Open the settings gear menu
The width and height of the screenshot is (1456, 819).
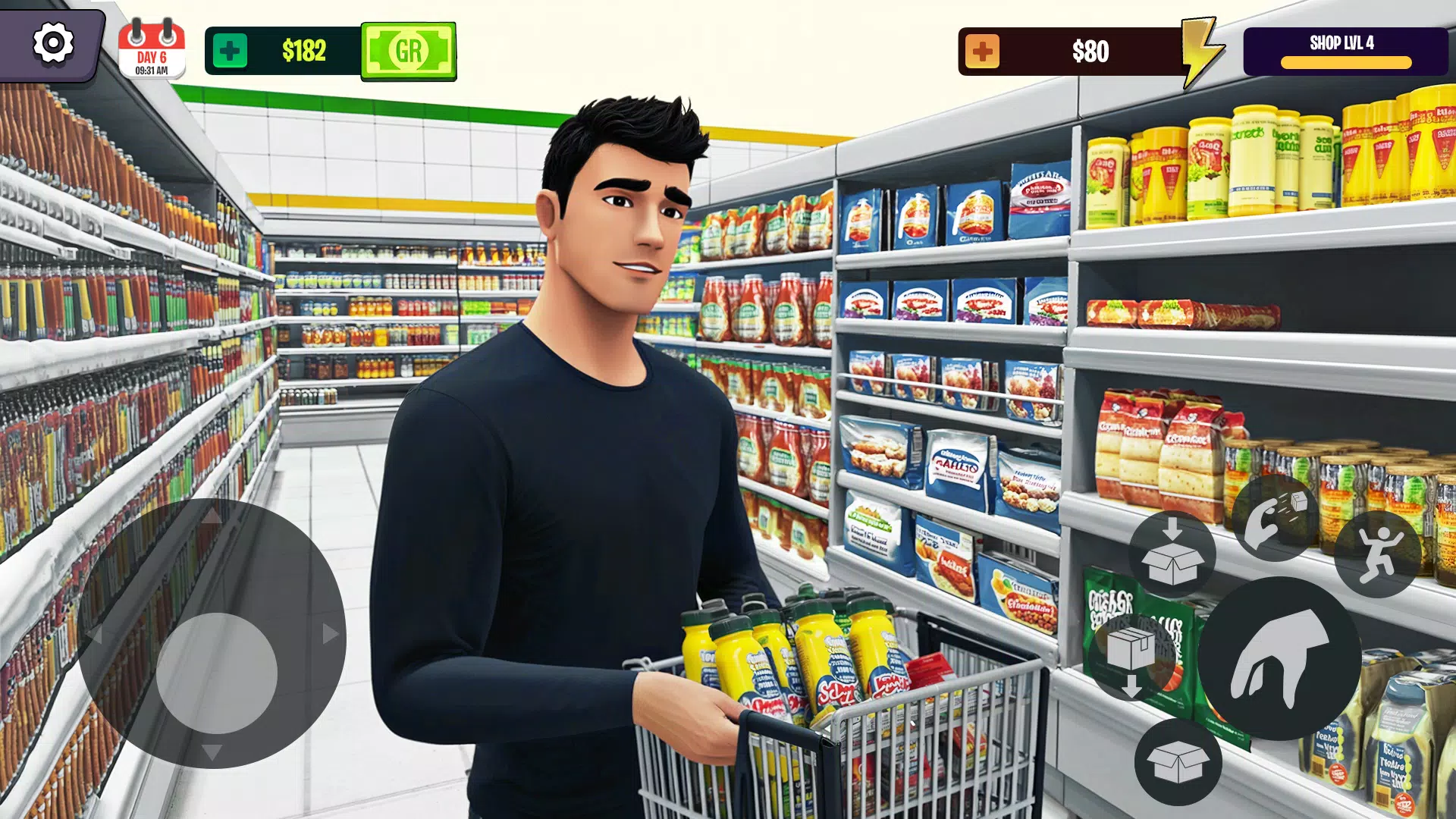tap(52, 44)
